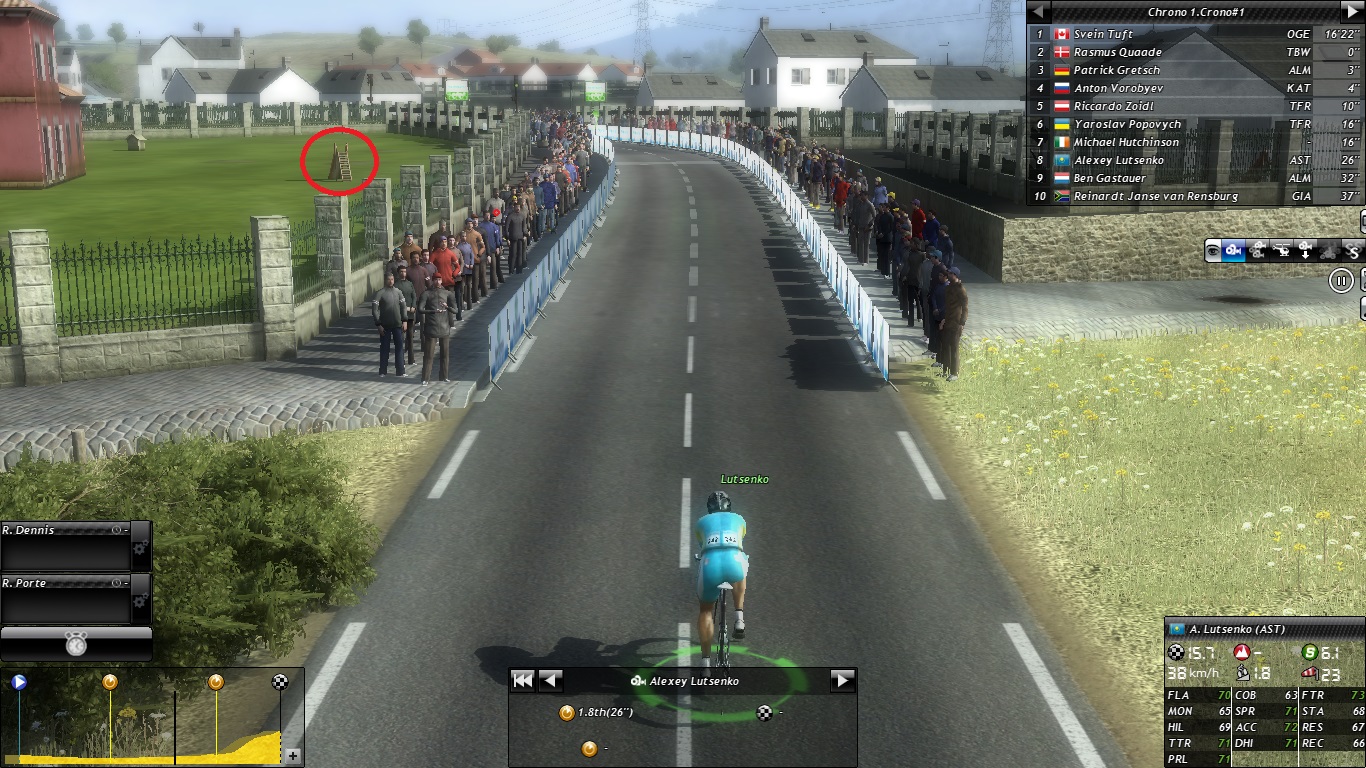Open settings gear for R. Dennis
1366x768 pixels.
tap(139, 548)
